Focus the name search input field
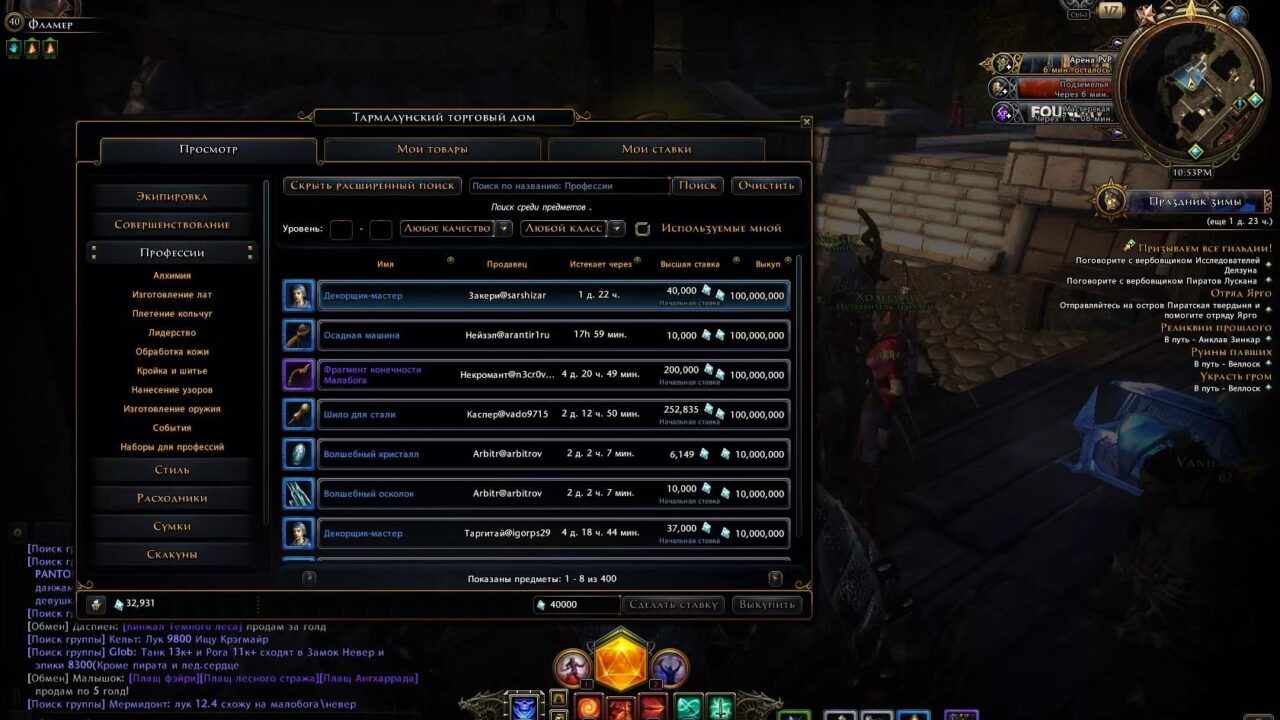 coord(569,186)
